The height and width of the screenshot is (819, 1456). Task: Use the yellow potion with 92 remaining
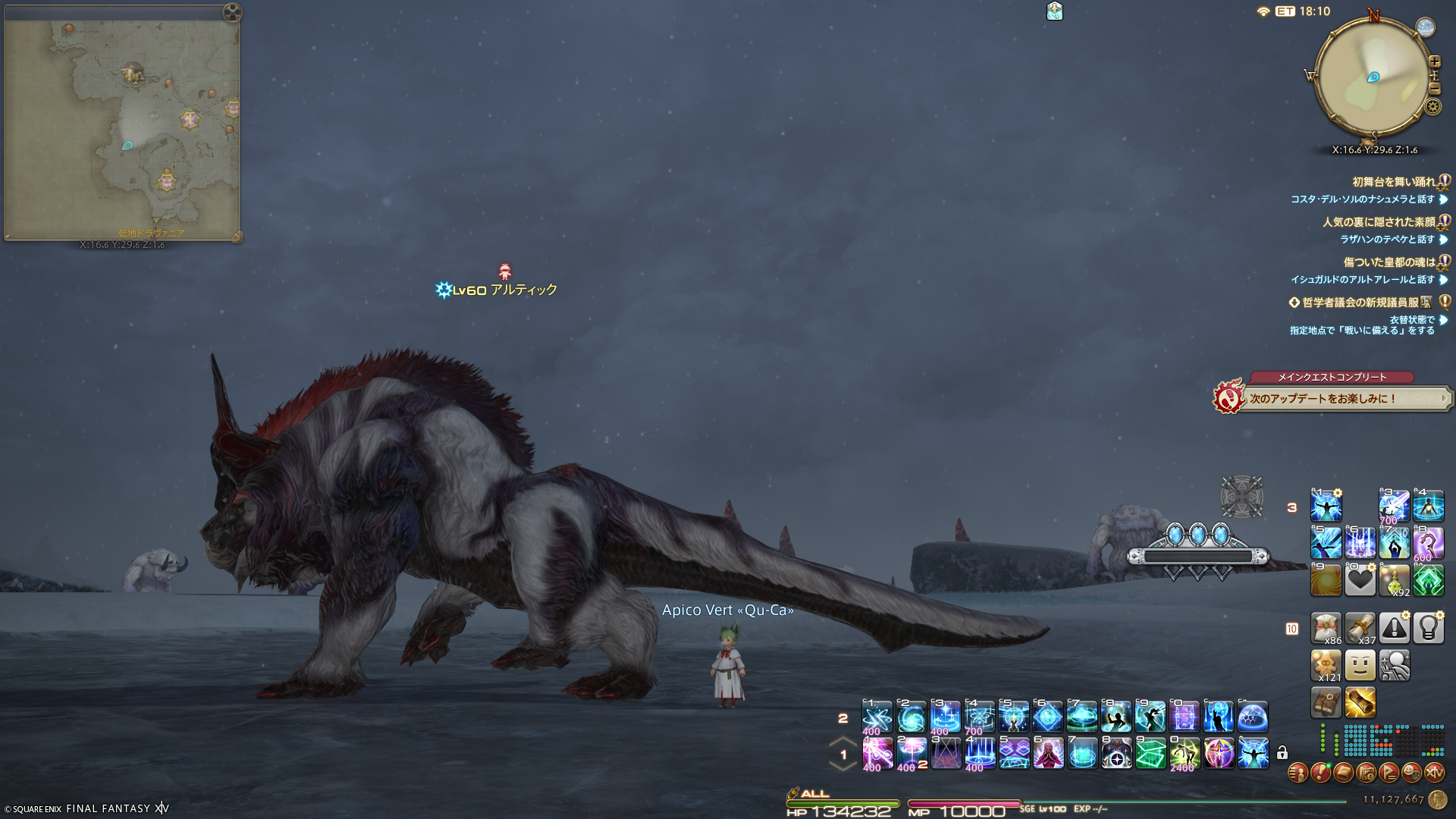tap(1394, 580)
